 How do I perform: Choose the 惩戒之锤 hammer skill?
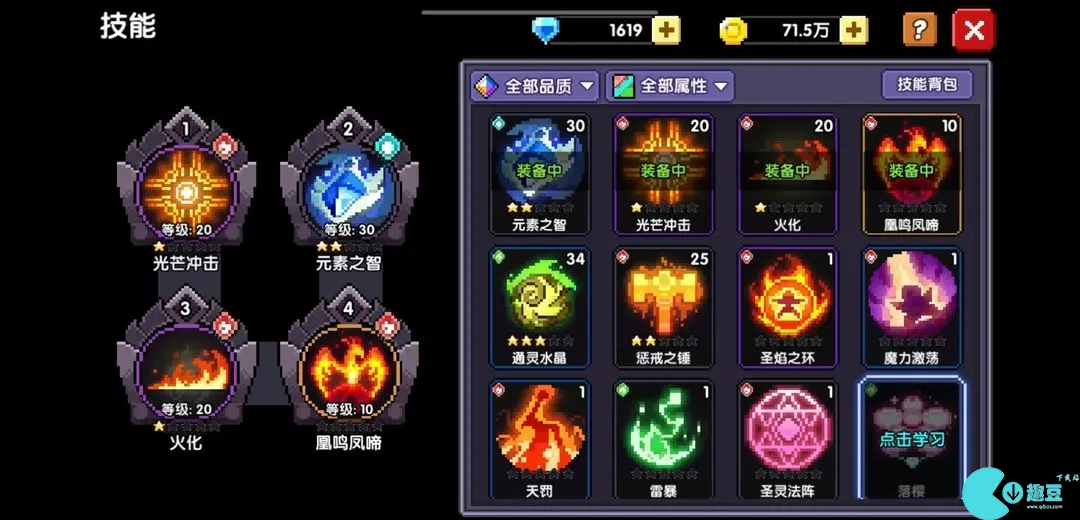pos(663,305)
